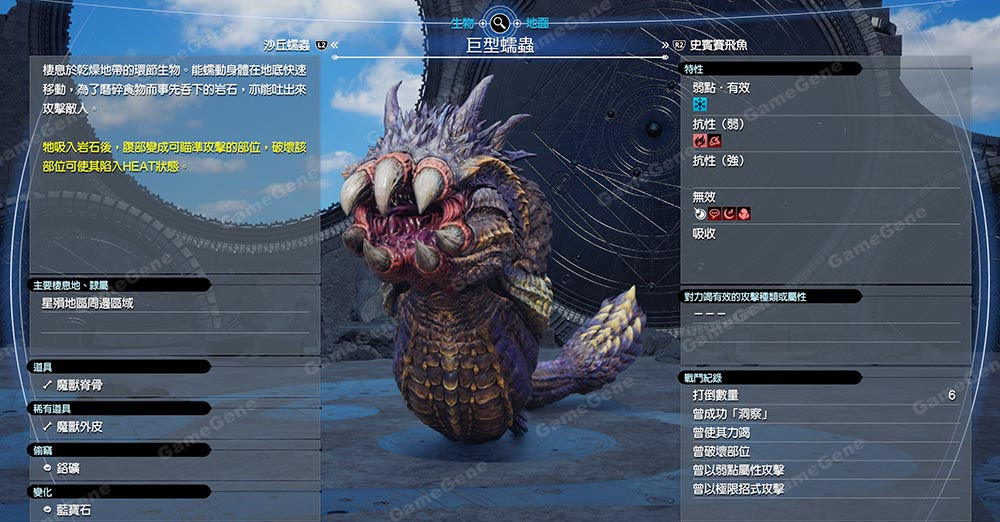This screenshot has width=1000, height=522.
Task: Select the habitat entry 星殞地區周邊區域
Action: pyautogui.click(x=87, y=303)
